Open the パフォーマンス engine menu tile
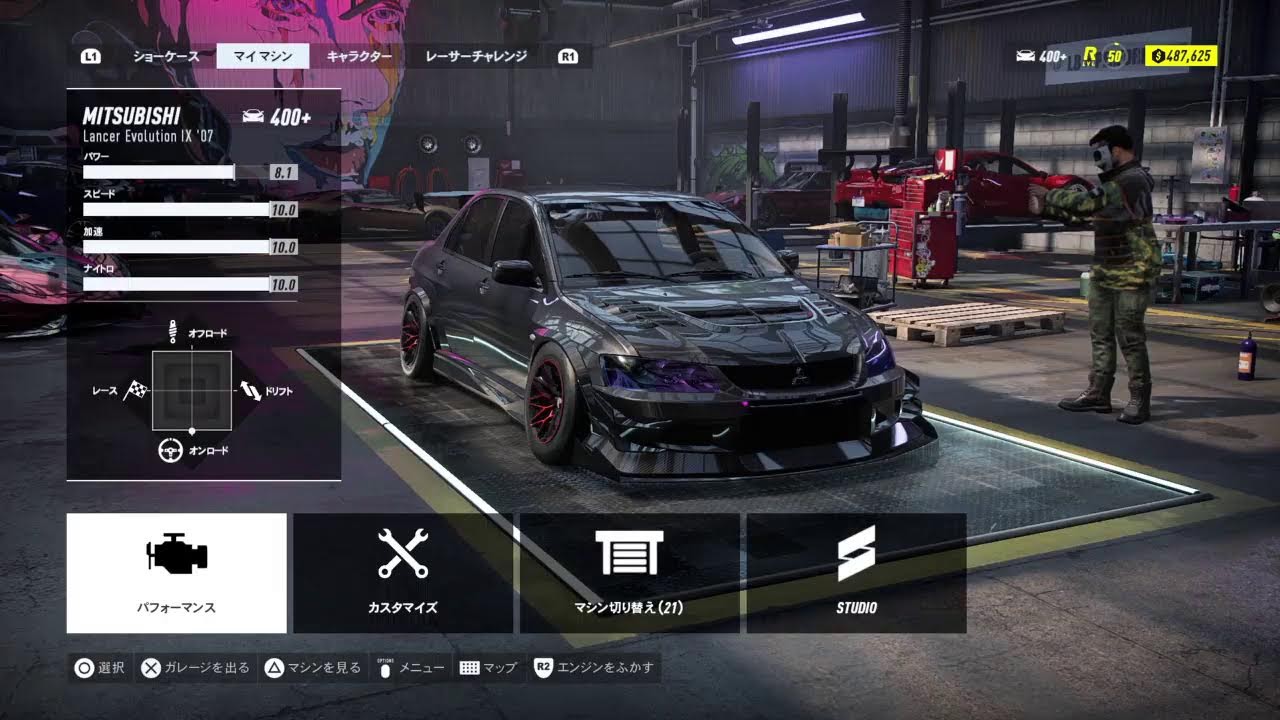 point(177,573)
